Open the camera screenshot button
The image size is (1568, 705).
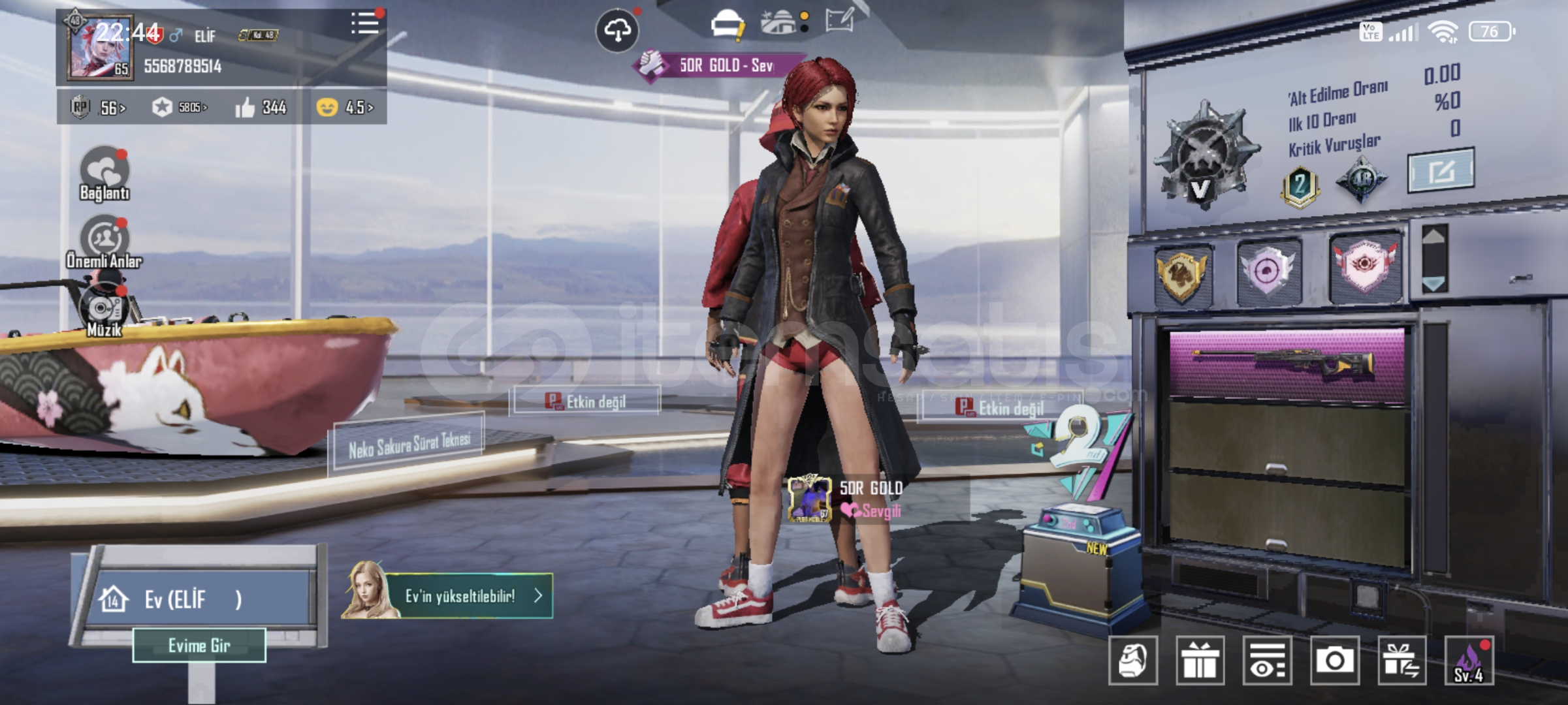(x=1334, y=661)
